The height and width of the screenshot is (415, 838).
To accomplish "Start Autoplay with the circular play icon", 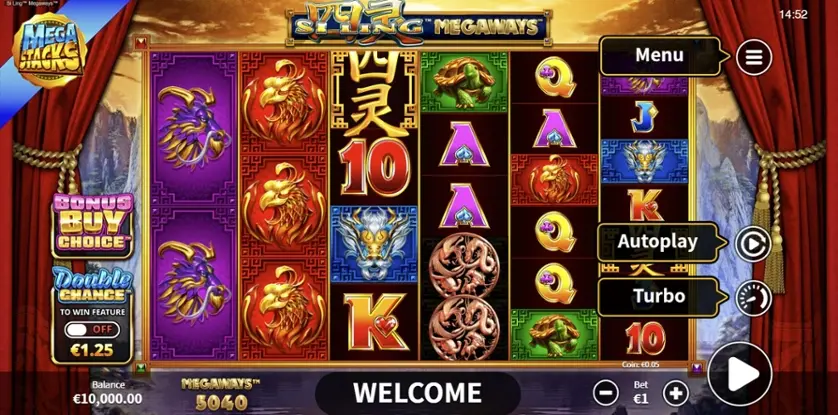I will point(752,243).
